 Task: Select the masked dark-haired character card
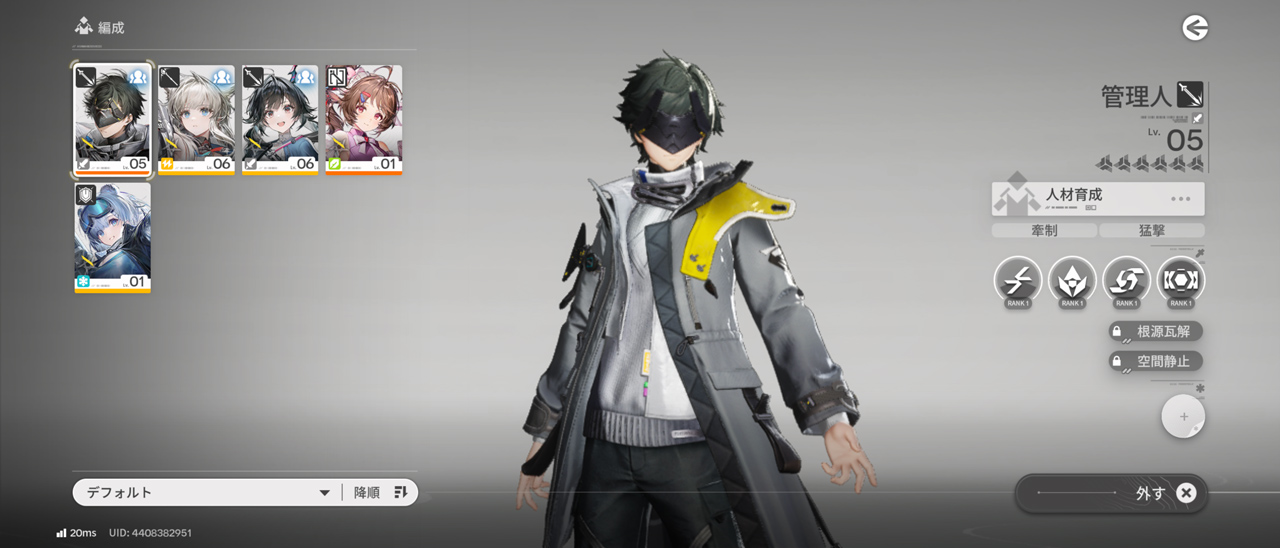pyautogui.click(x=113, y=119)
